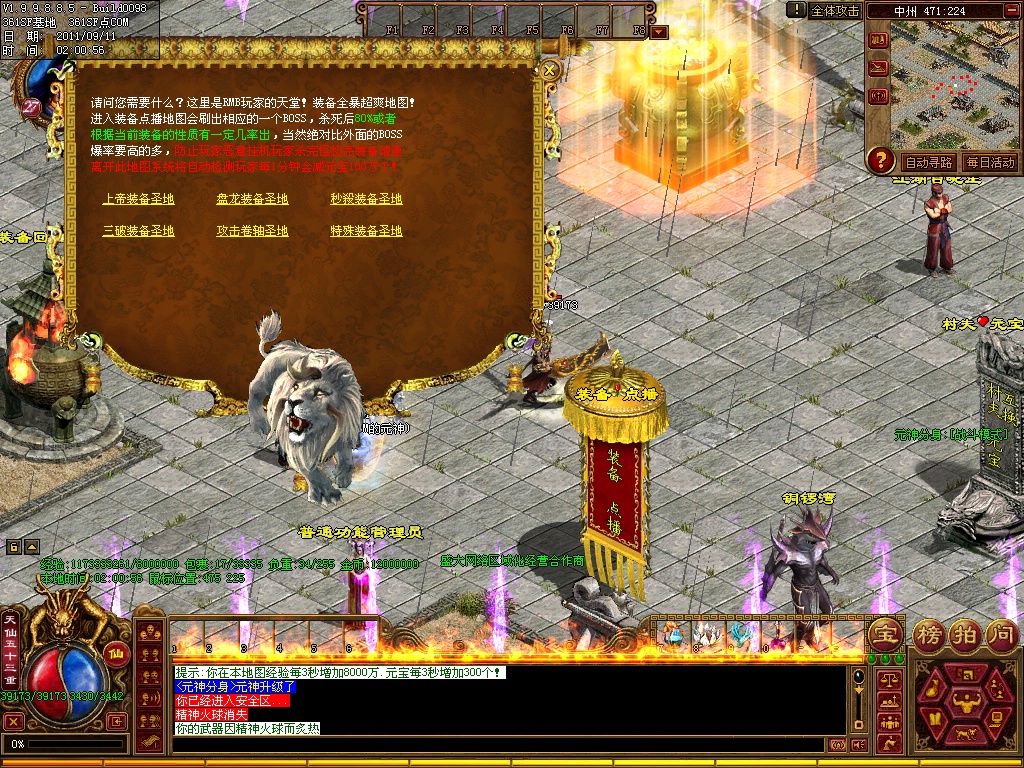Close the NPC dialogue window
Viewport: 1024px width, 768px height.
point(549,70)
